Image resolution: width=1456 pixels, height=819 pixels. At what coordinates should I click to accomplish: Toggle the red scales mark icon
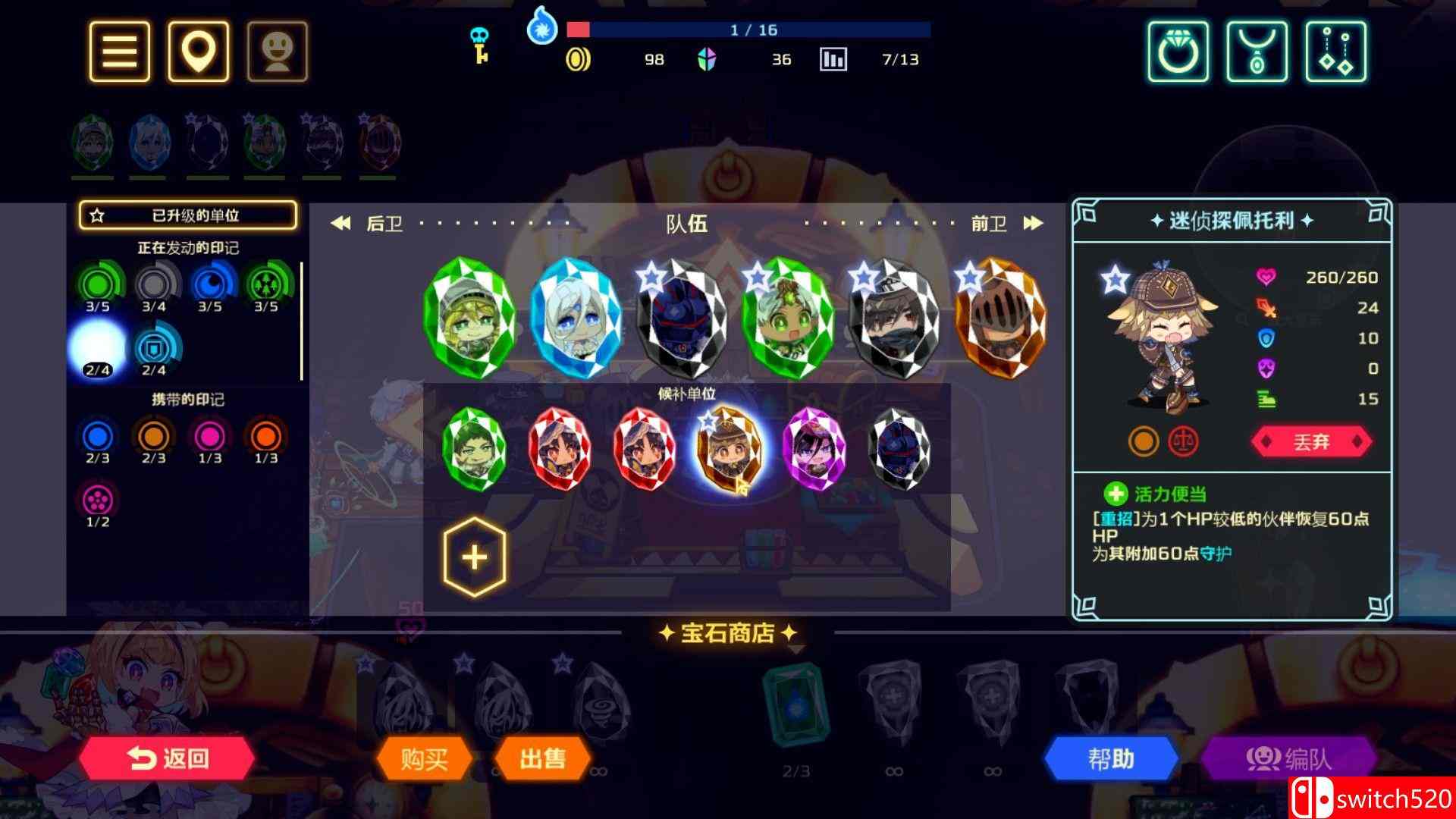pos(1181,442)
